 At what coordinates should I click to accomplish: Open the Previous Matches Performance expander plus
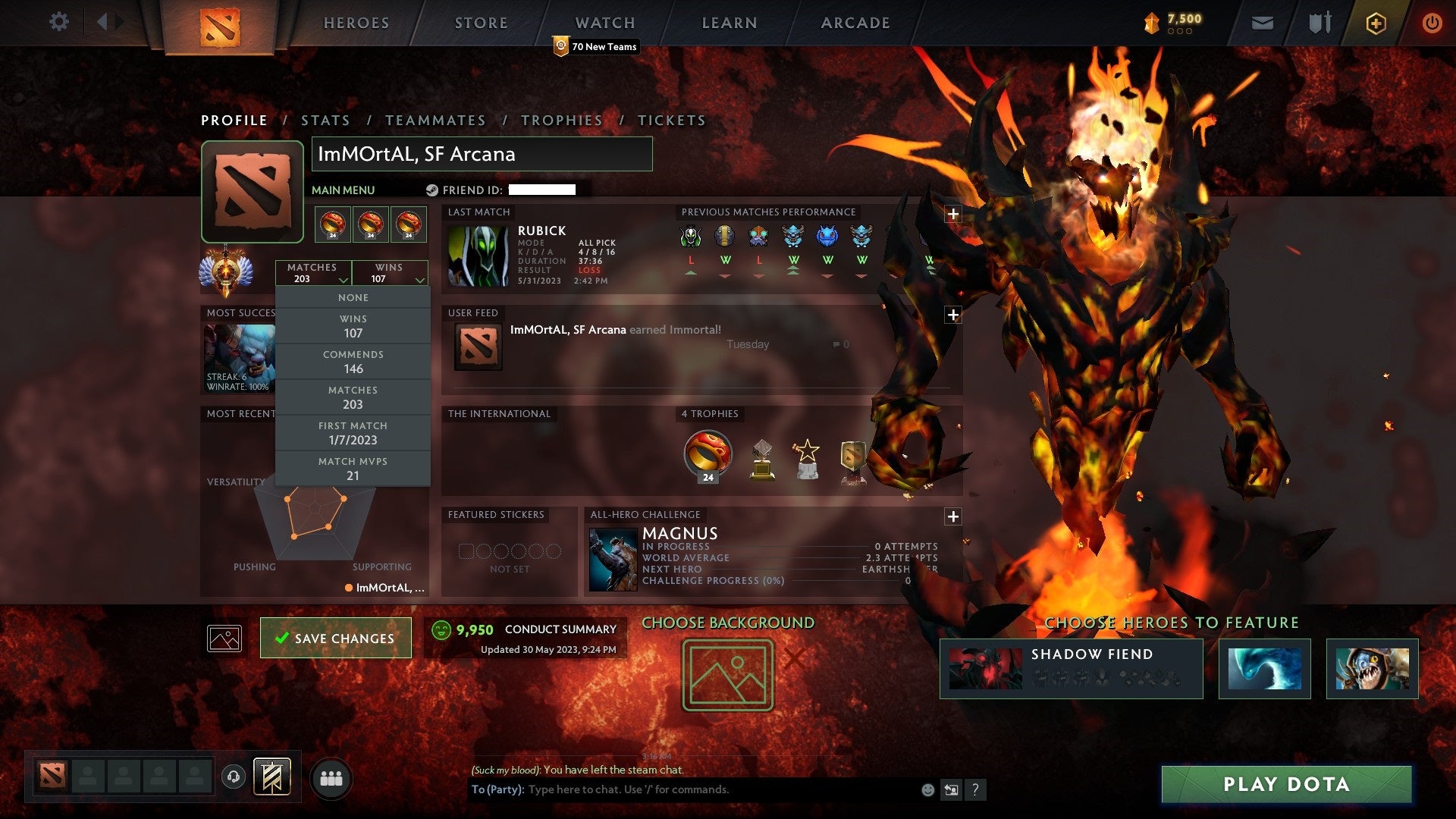pyautogui.click(x=953, y=214)
